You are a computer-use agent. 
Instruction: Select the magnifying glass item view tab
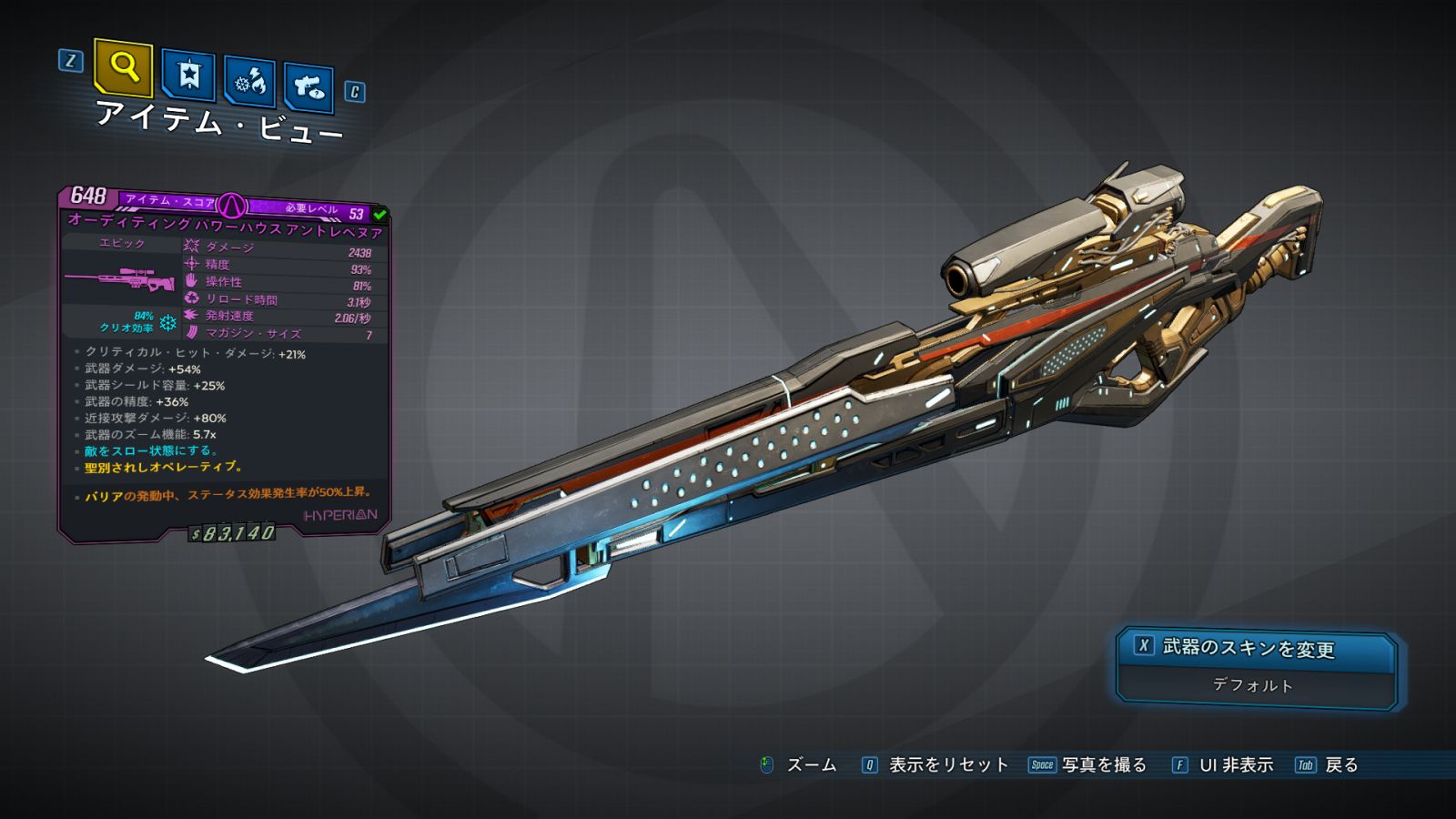tap(123, 66)
